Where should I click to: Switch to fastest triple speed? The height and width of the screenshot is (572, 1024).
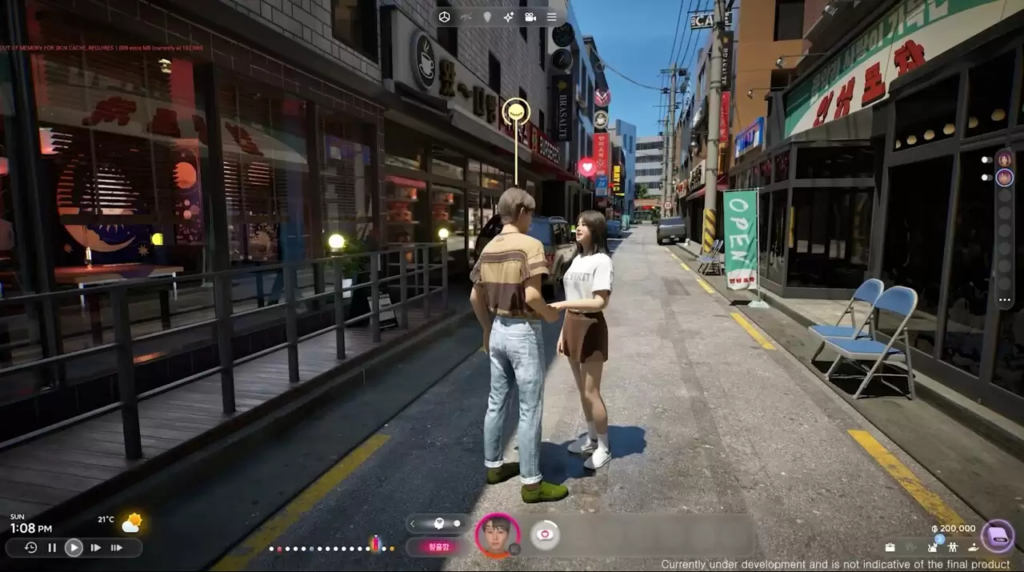(117, 548)
